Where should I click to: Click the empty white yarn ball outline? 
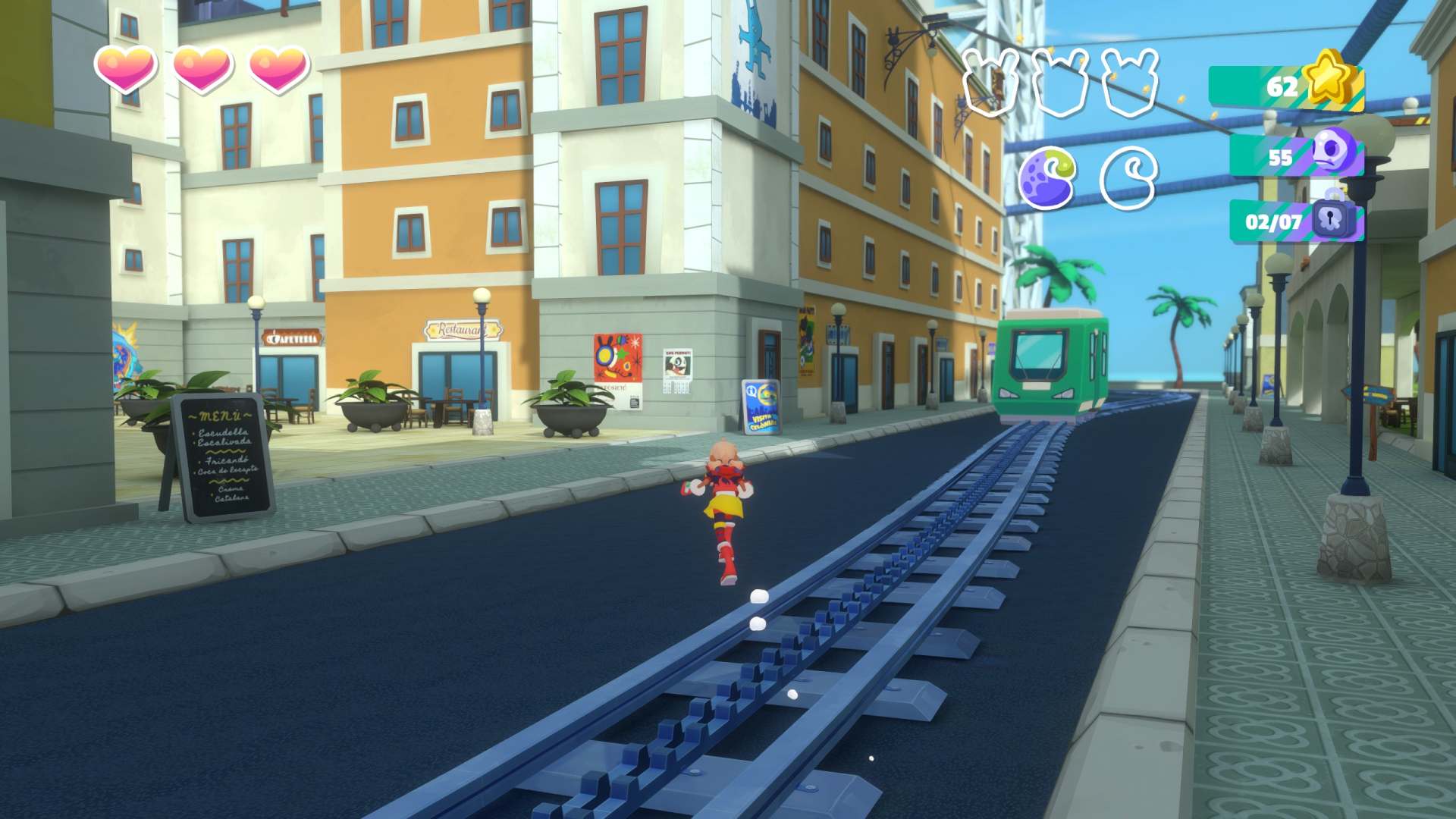tap(1128, 178)
